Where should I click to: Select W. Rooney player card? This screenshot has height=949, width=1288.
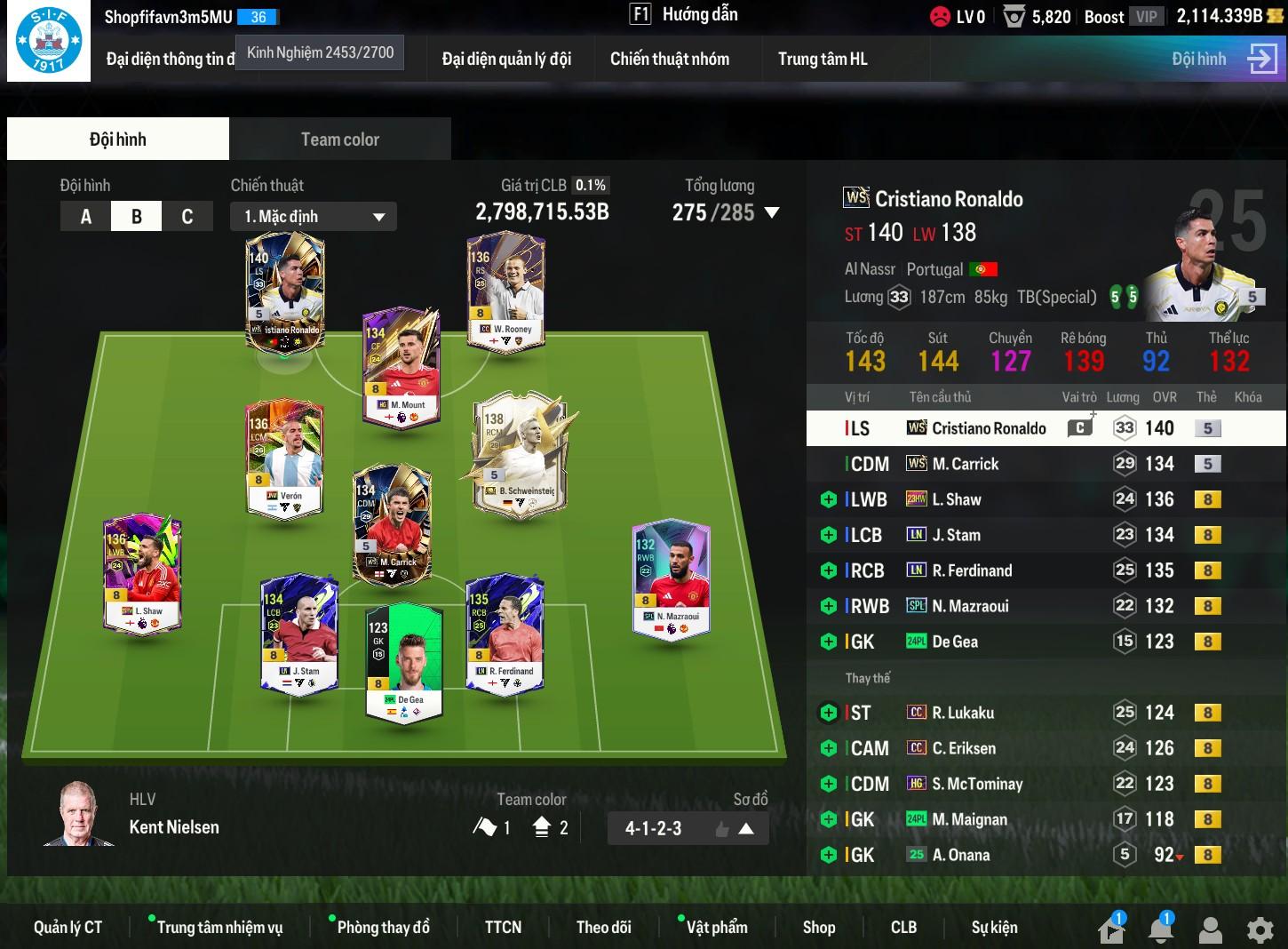pos(505,291)
